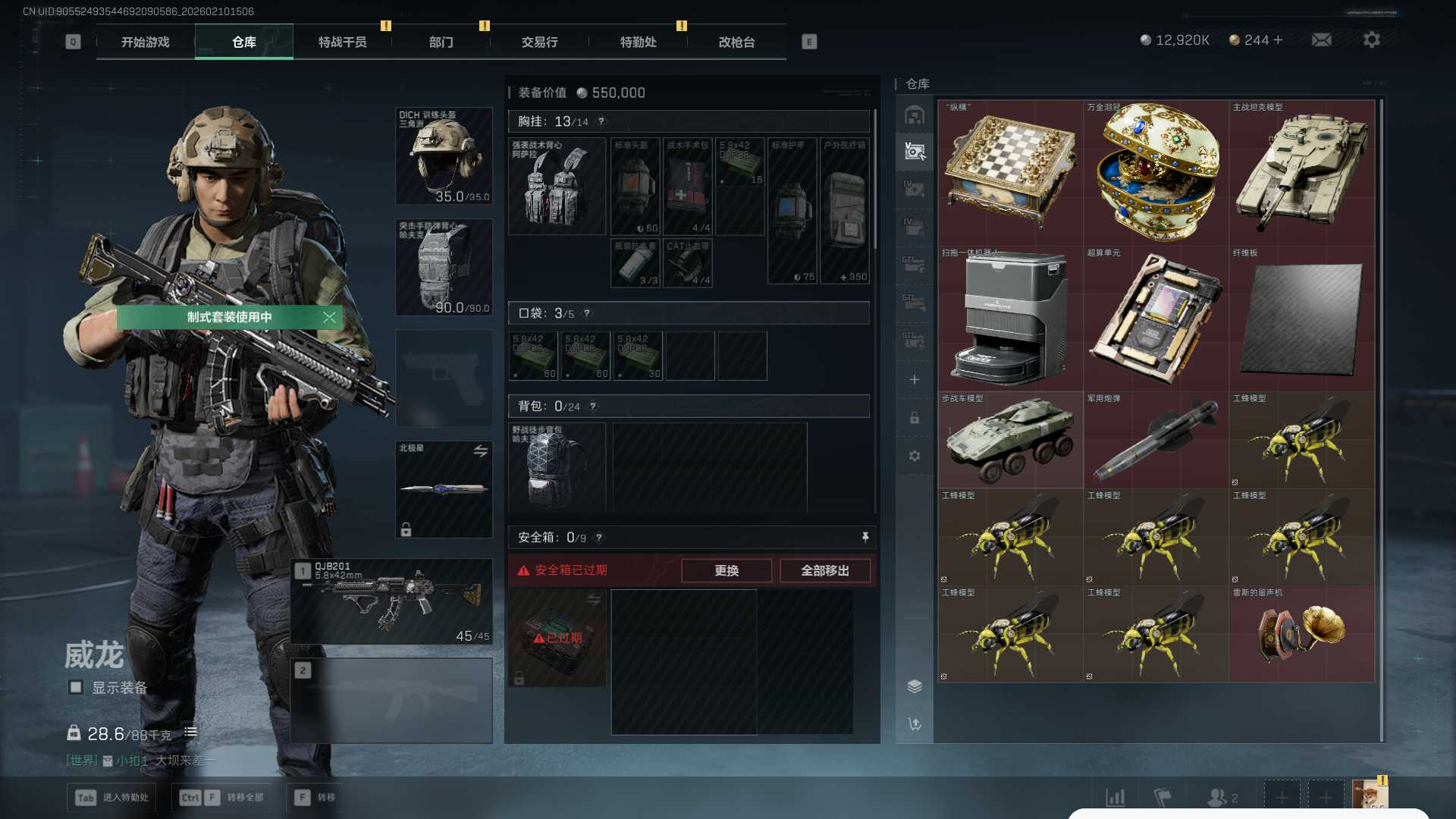Open the 开始游戏 tab
The width and height of the screenshot is (1456, 819).
coord(146,42)
